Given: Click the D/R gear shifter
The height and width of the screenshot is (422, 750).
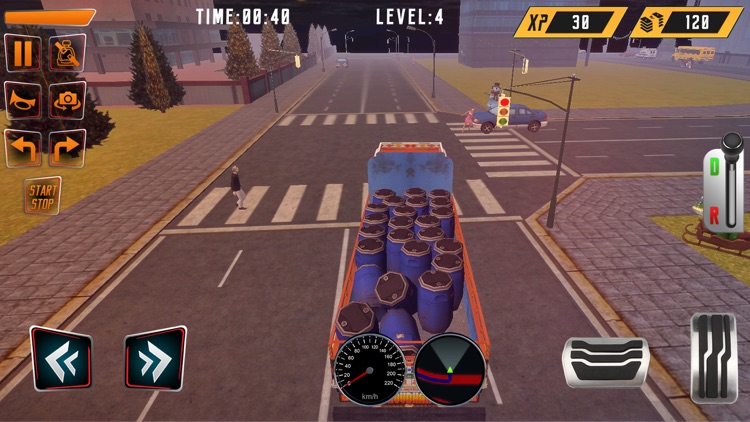Looking at the screenshot, I should (x=729, y=185).
